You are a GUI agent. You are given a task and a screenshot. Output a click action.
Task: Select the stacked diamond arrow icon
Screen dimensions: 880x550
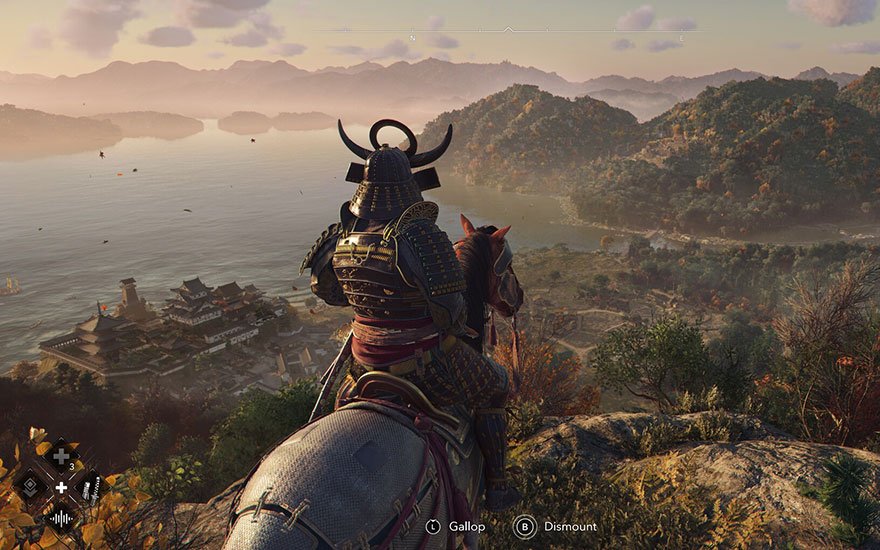[30, 487]
